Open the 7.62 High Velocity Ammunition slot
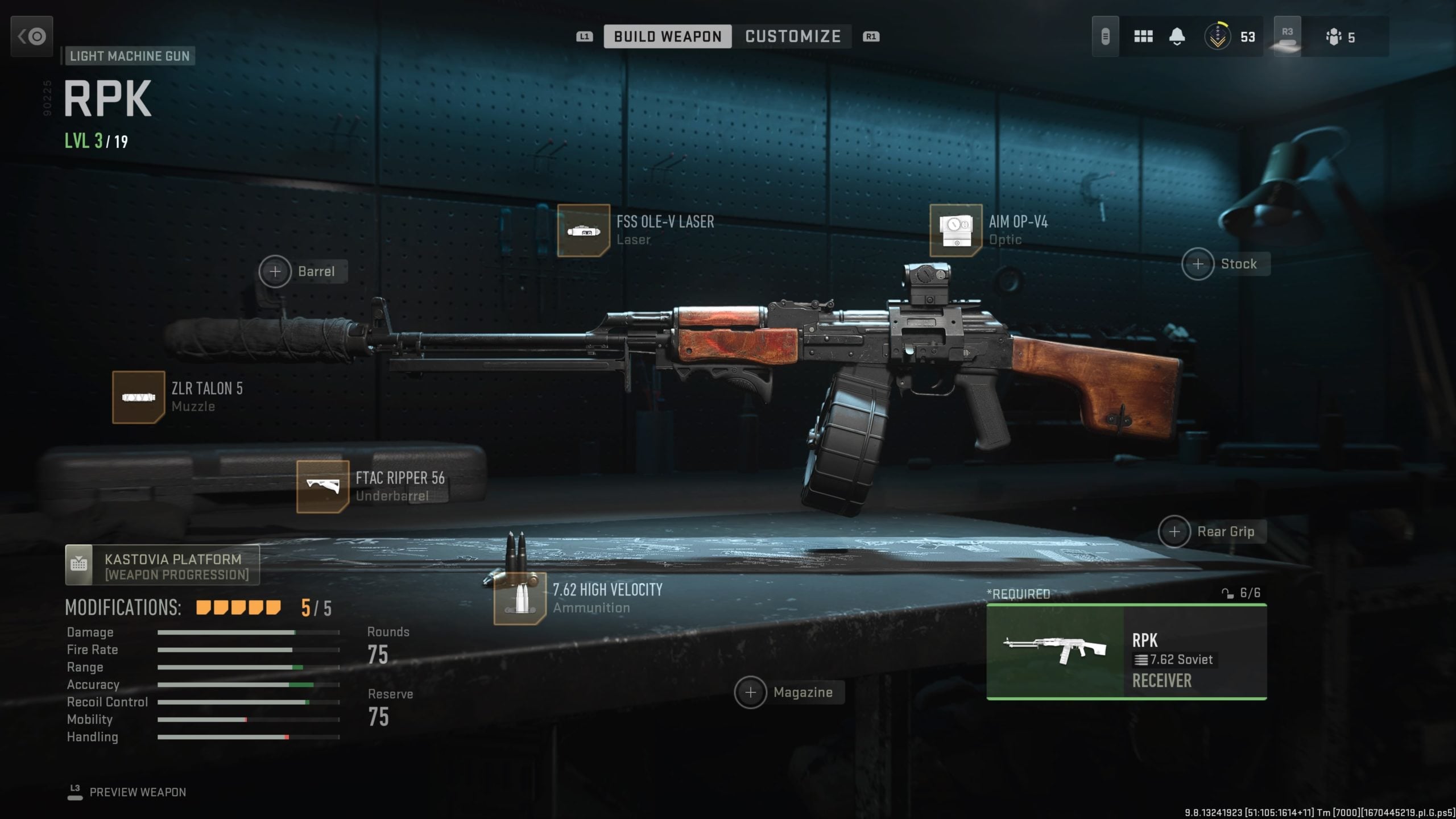1456x819 pixels. coord(519,597)
